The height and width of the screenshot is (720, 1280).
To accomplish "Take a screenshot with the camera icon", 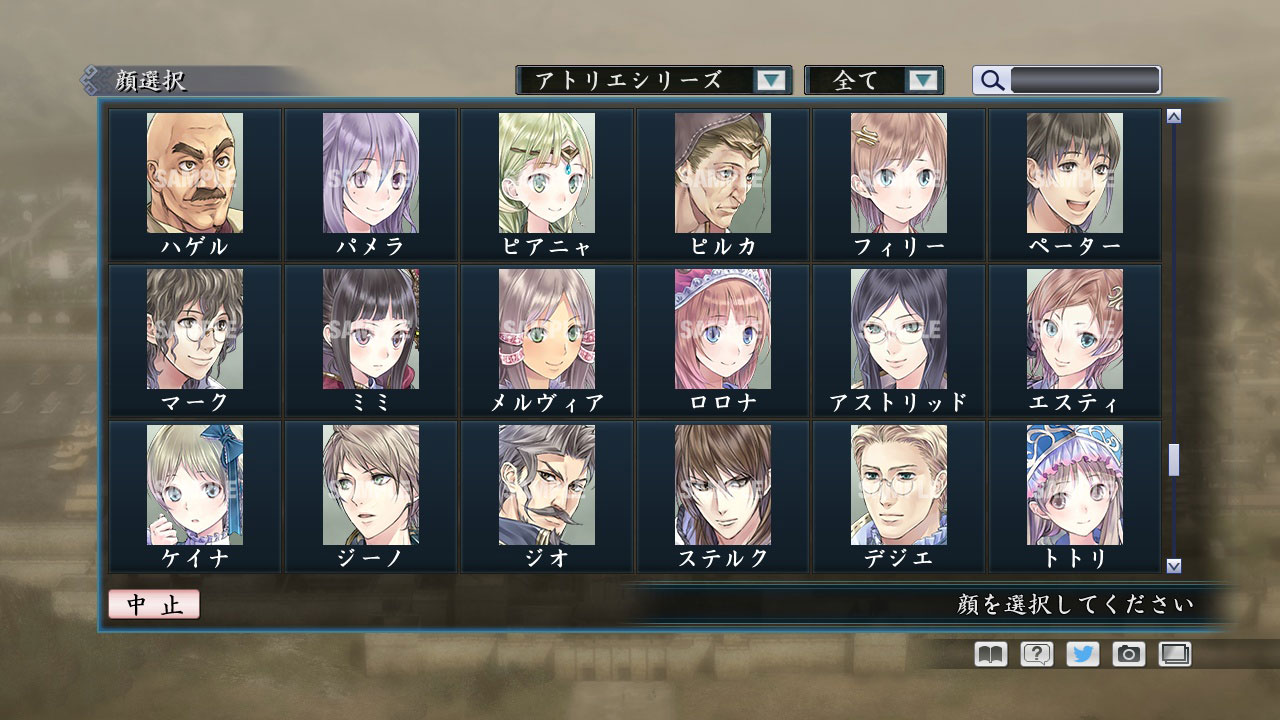I will pos(1128,654).
